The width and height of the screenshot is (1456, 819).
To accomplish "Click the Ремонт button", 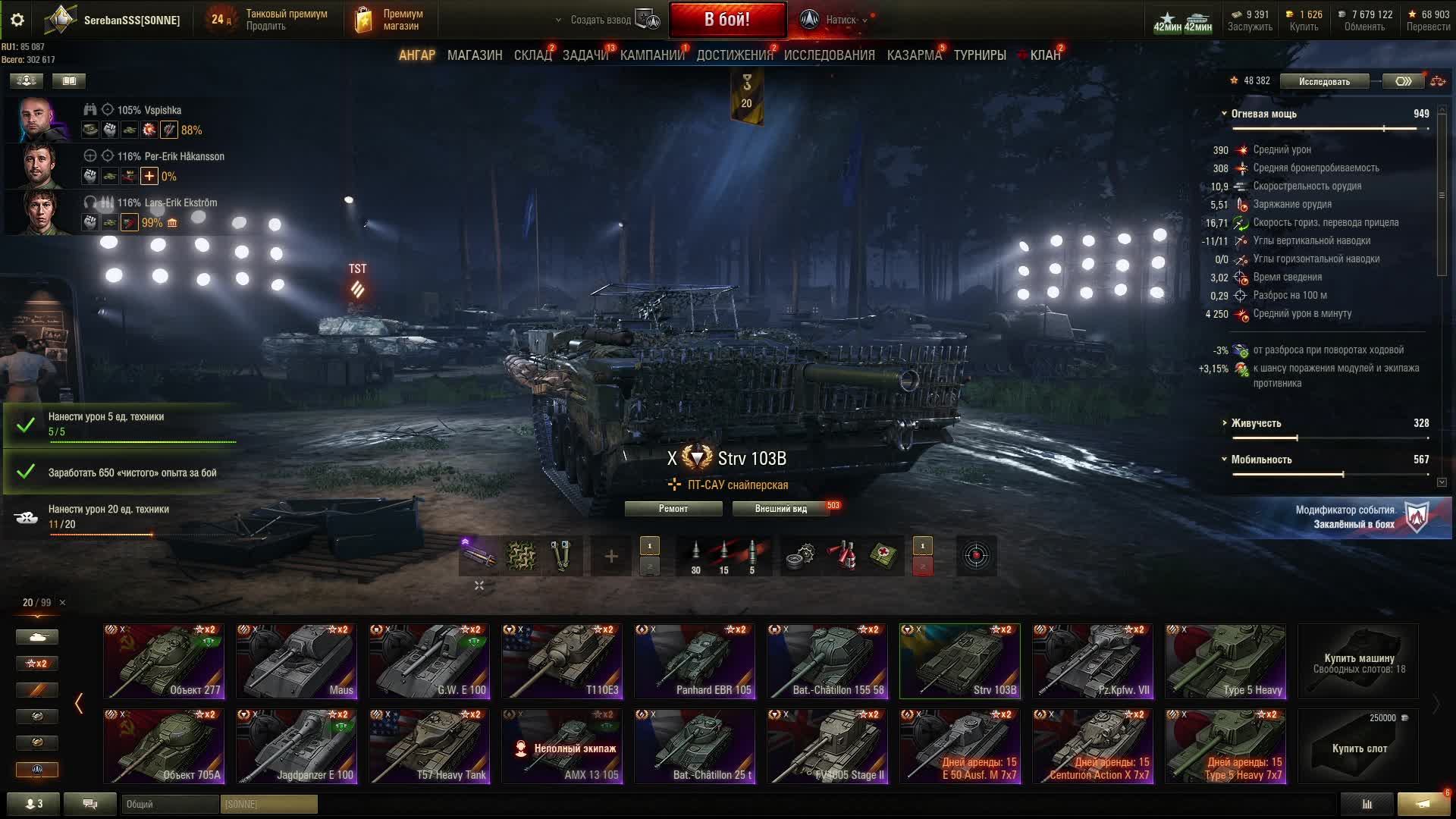I will click(673, 509).
